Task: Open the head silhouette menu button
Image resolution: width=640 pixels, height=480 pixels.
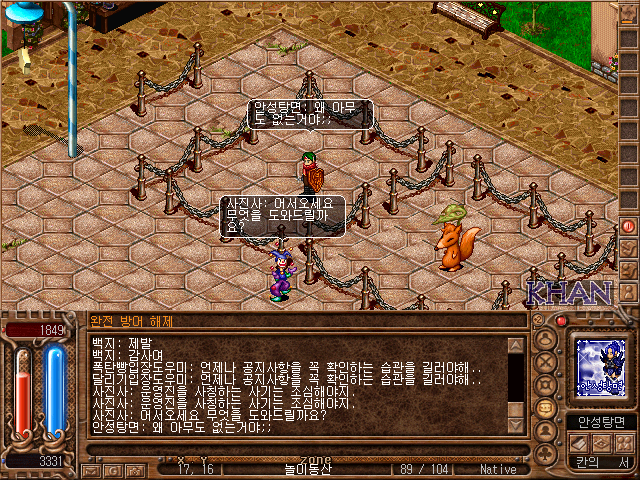Action: click(x=545, y=337)
